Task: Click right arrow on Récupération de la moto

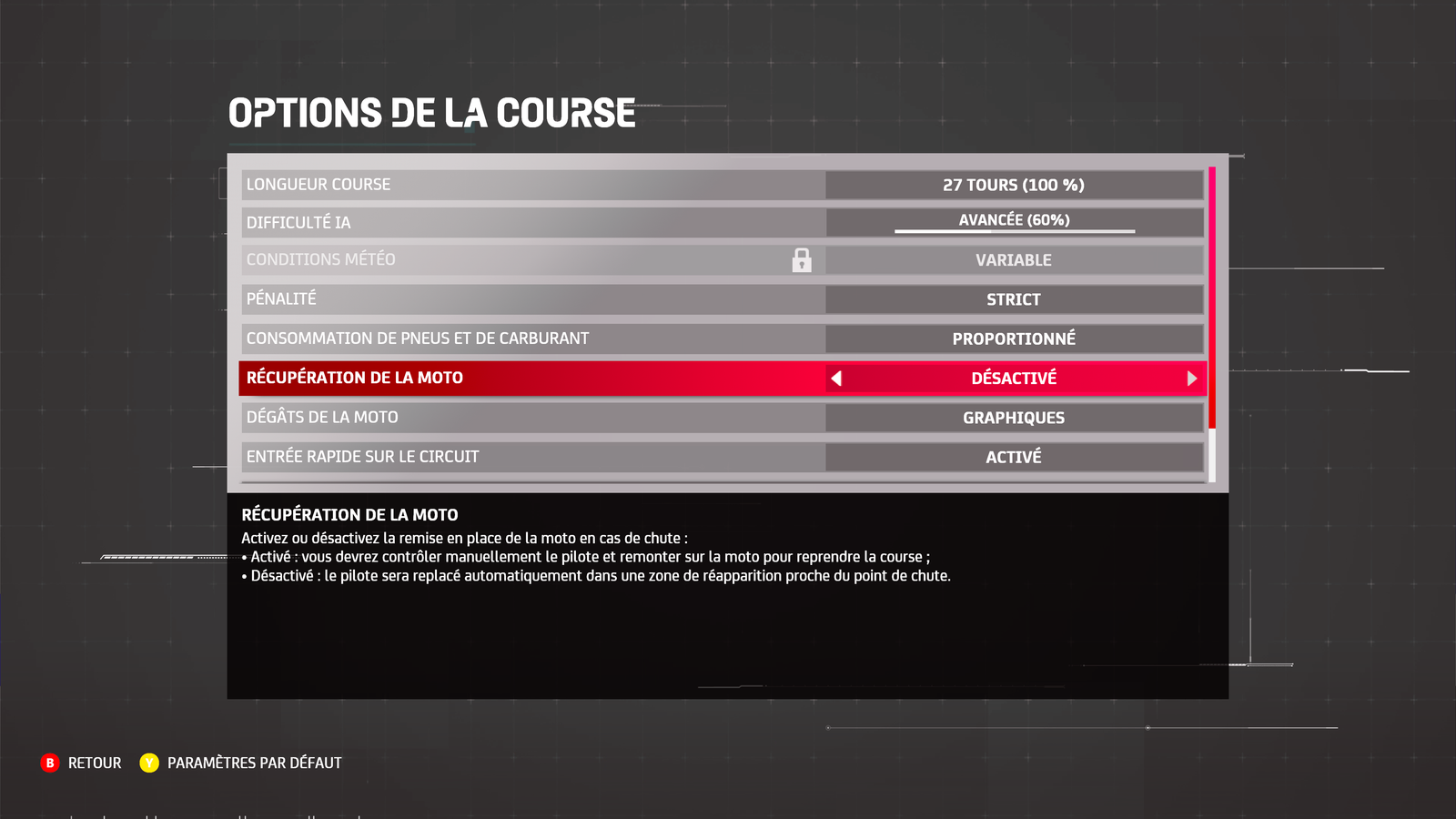Action: click(1191, 379)
